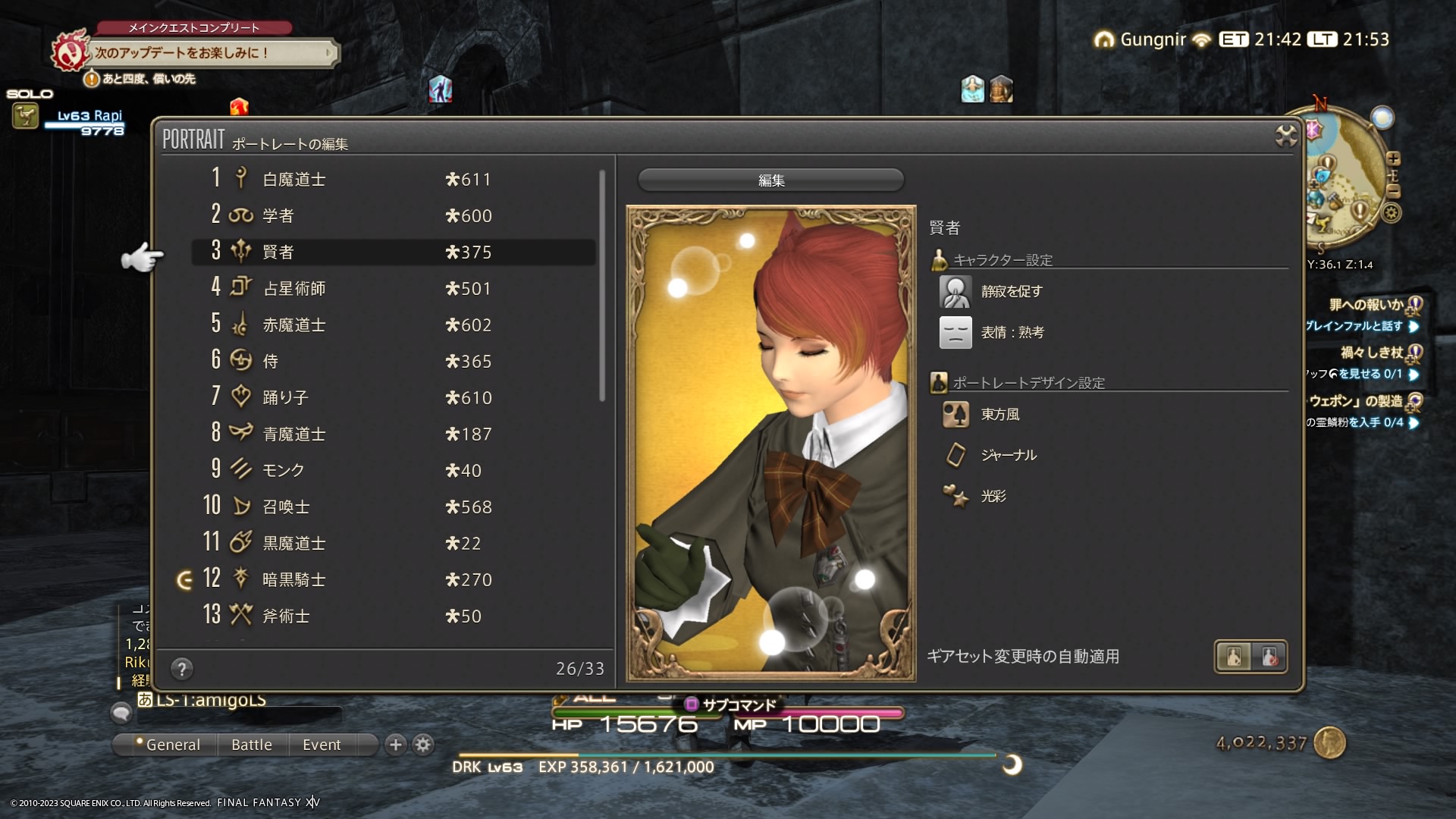The width and height of the screenshot is (1456, 819).
Task: Switch chat to the Event tab
Action: pos(322,745)
